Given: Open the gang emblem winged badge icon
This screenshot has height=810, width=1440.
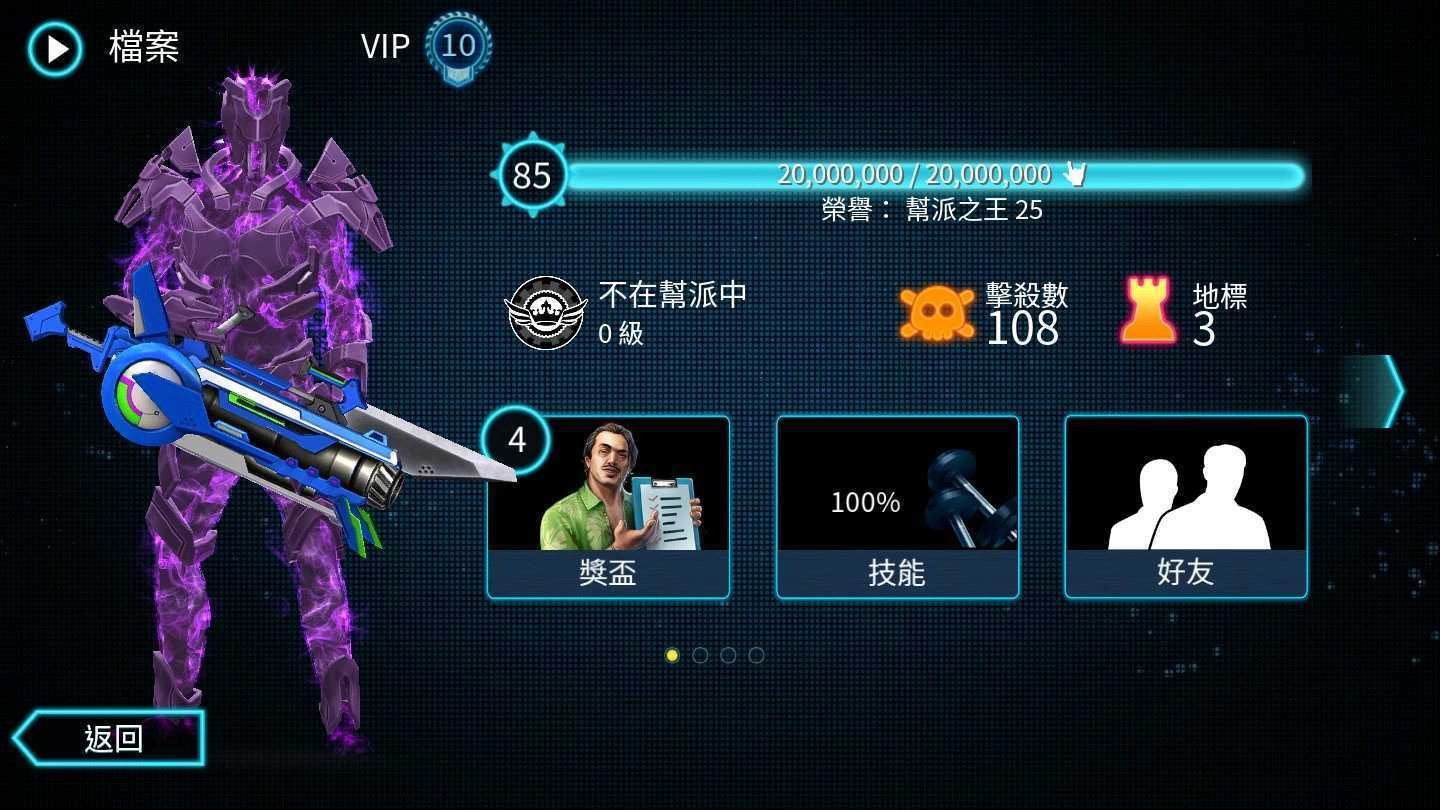Looking at the screenshot, I should tap(548, 311).
